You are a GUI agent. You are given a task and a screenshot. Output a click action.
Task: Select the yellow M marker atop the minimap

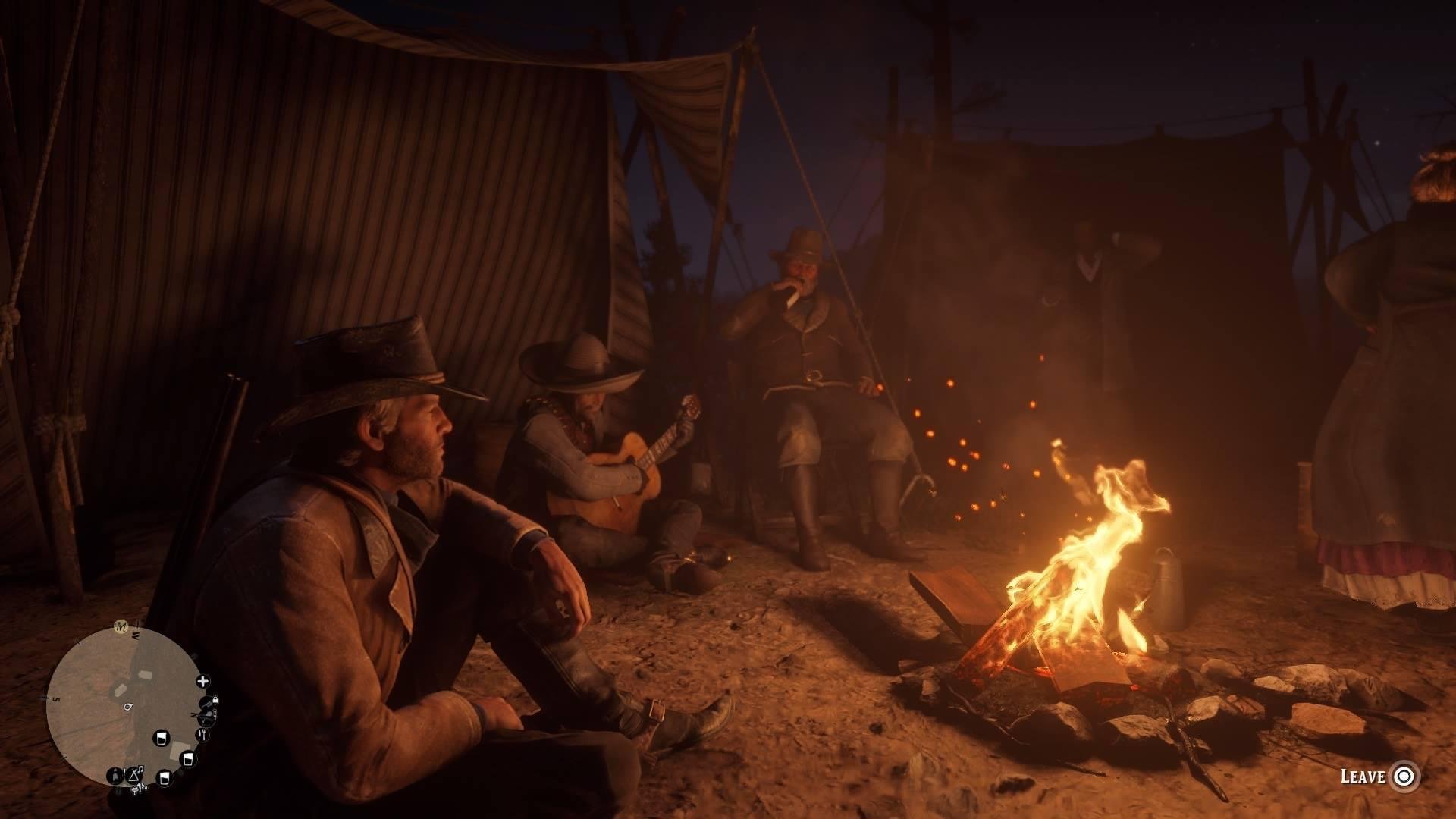click(x=119, y=626)
